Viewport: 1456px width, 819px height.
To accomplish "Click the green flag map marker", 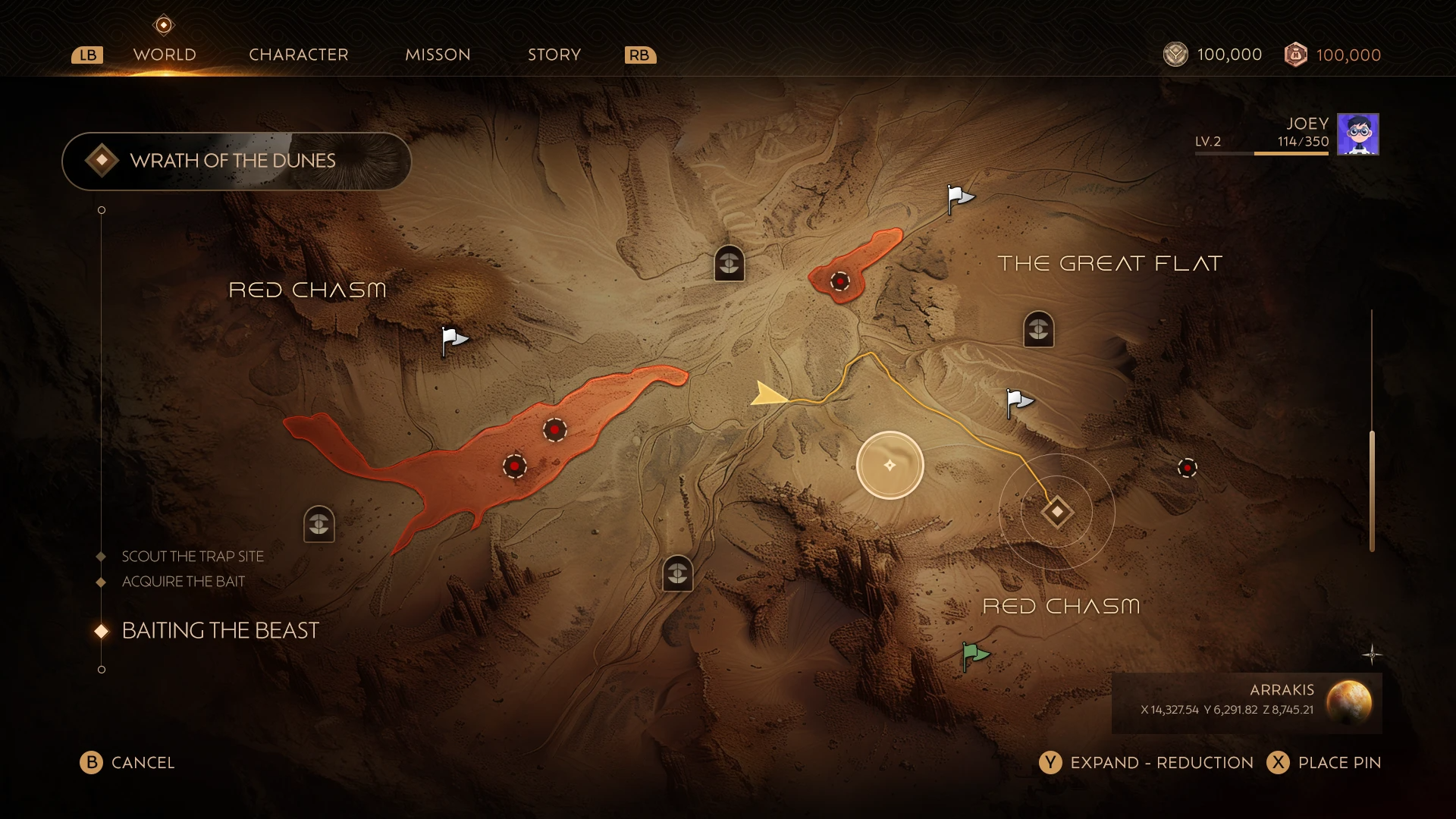I will [974, 654].
